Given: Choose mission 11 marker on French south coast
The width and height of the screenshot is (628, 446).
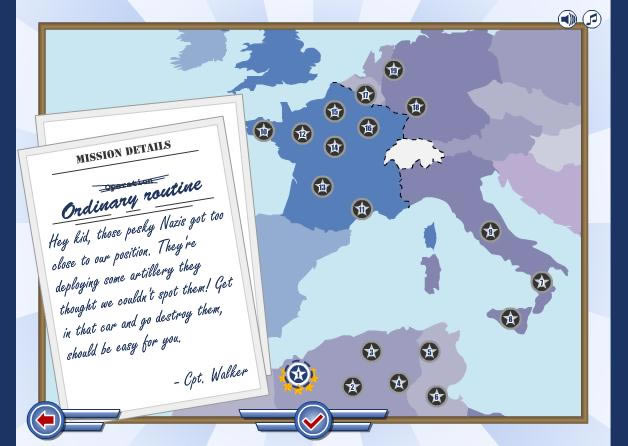Looking at the screenshot, I should [x=362, y=208].
